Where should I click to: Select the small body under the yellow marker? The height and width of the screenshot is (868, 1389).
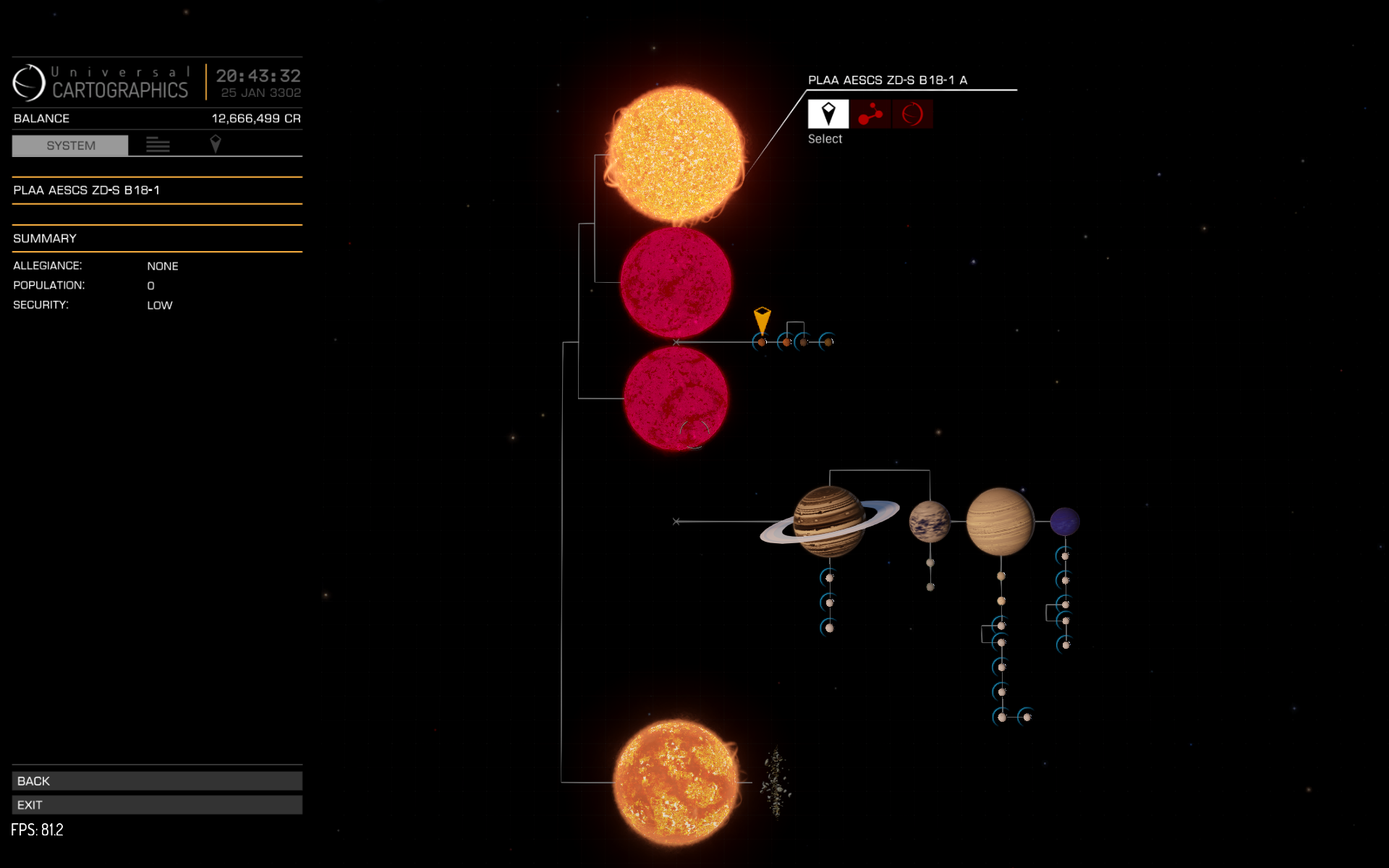click(x=761, y=342)
